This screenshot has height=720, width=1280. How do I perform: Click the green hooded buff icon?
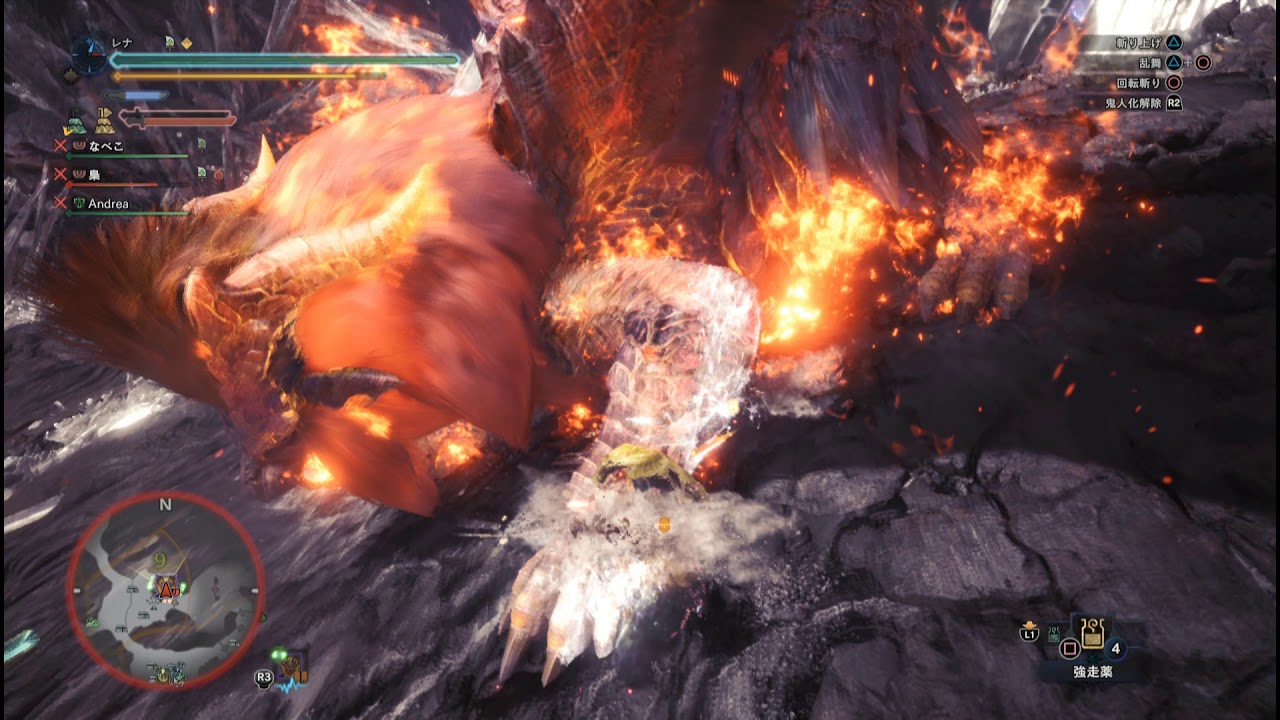(x=74, y=123)
